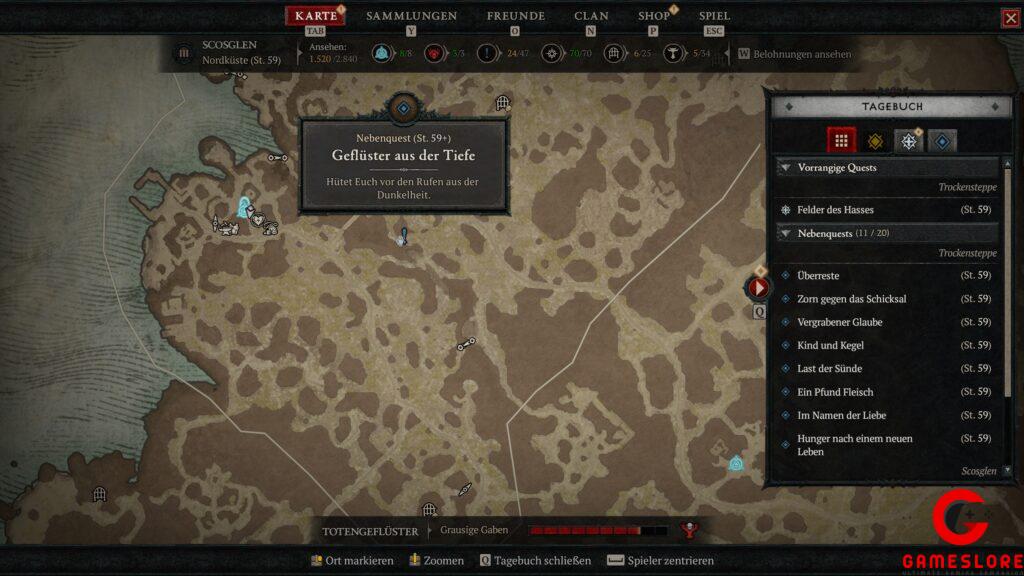Show all quests with the red grid tab
Screen dimensions: 1024x576
tap(842, 141)
